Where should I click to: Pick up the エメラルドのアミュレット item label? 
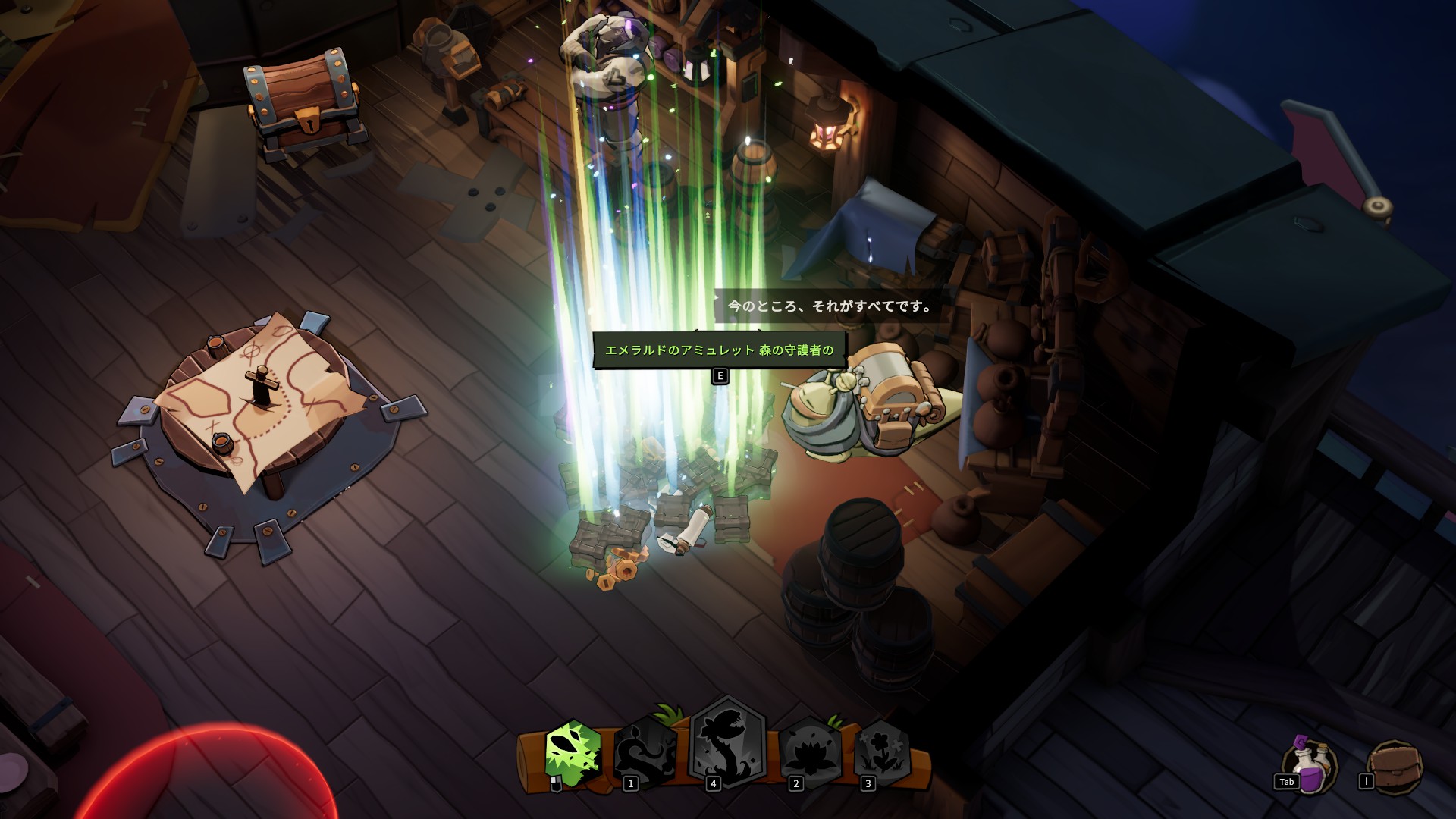718,350
